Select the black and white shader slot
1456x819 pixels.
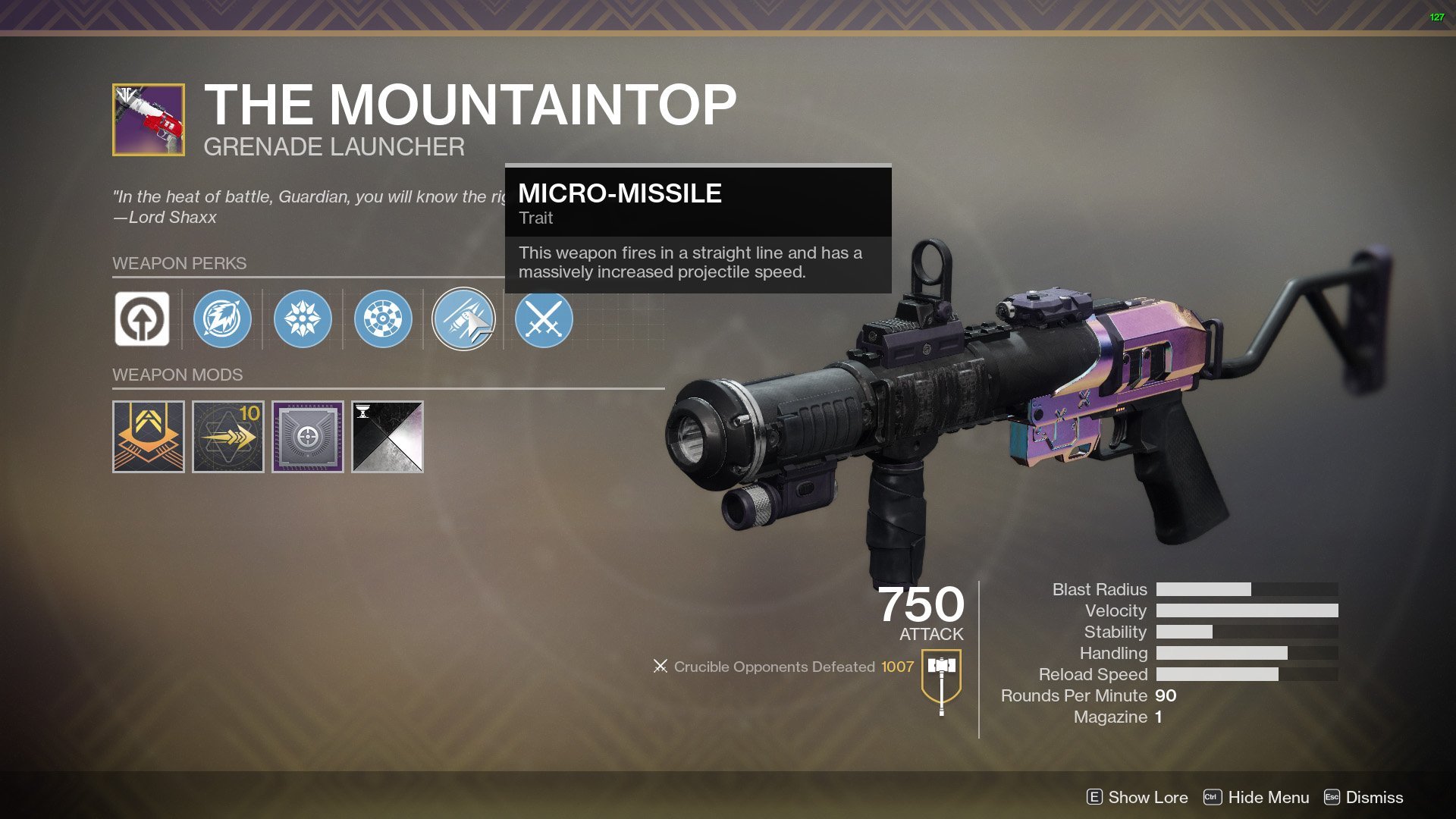tap(388, 437)
